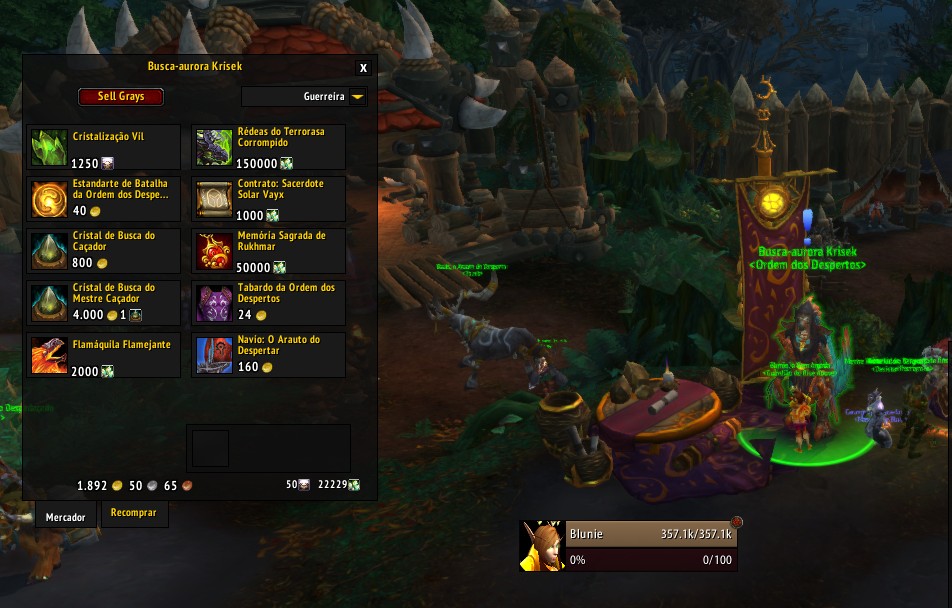Select the Blunie player unit frame
The height and width of the screenshot is (608, 952).
click(x=650, y=546)
